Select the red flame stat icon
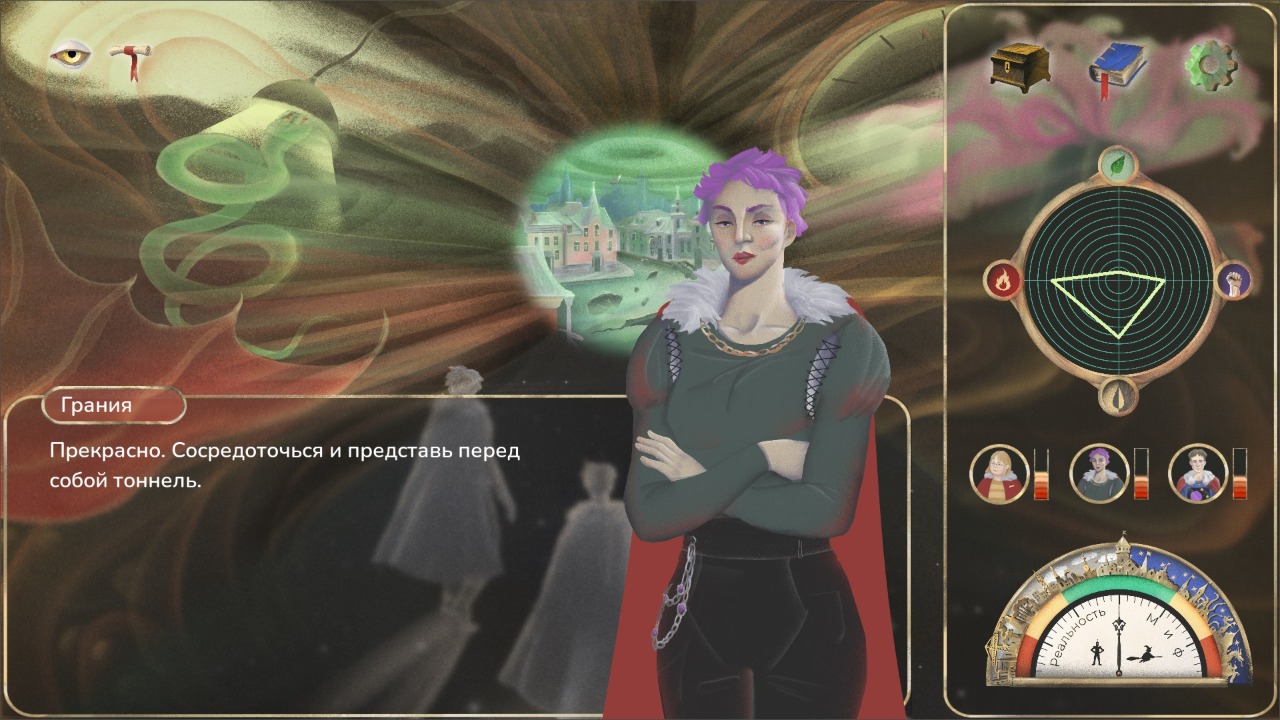The image size is (1280, 720). click(1002, 281)
